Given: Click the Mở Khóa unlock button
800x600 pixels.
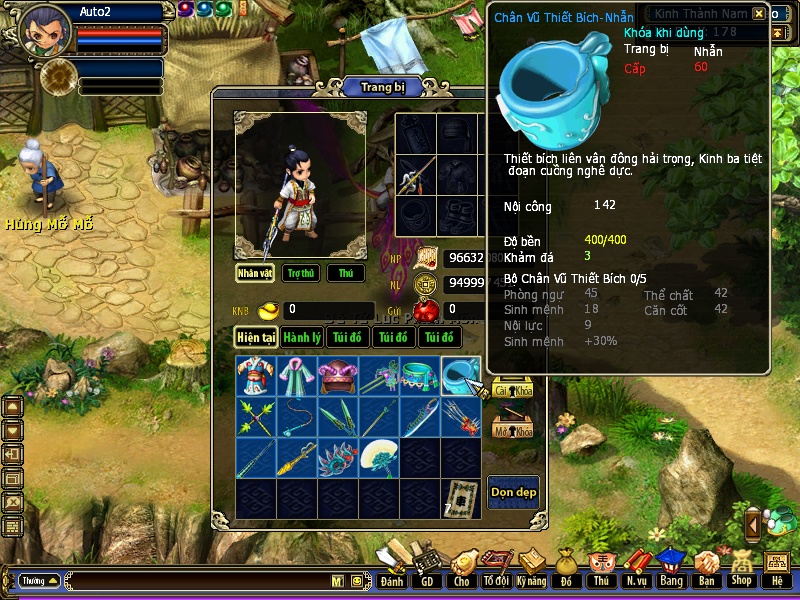Looking at the screenshot, I should (x=512, y=430).
